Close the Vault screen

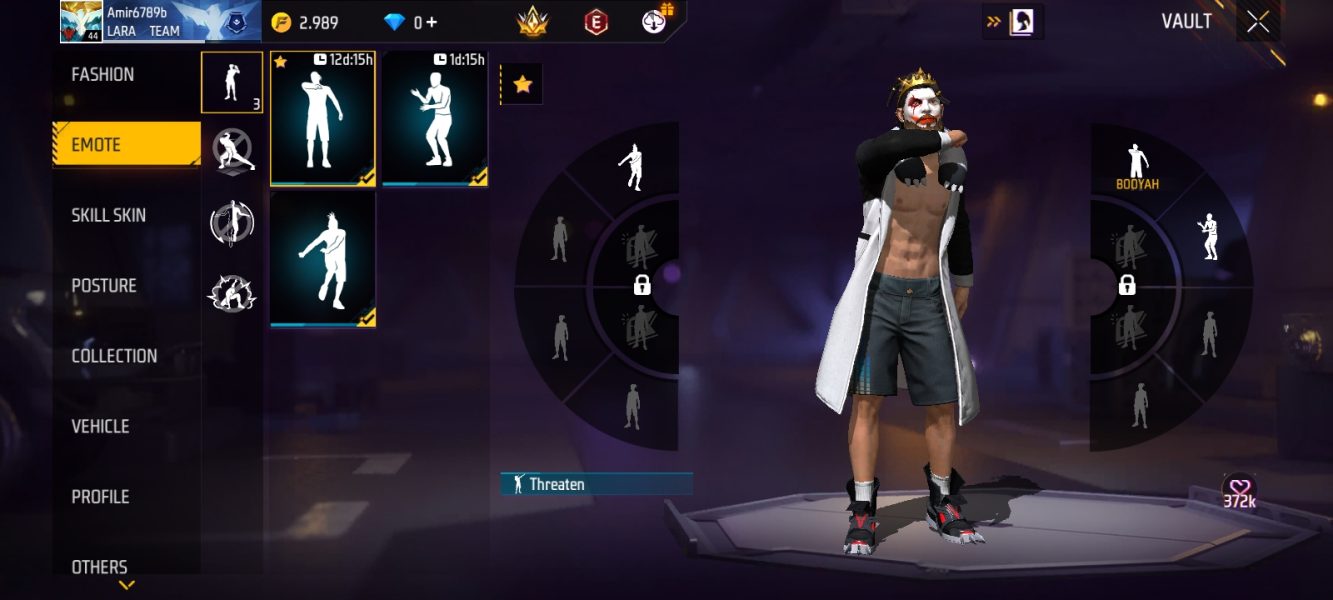(x=1257, y=22)
